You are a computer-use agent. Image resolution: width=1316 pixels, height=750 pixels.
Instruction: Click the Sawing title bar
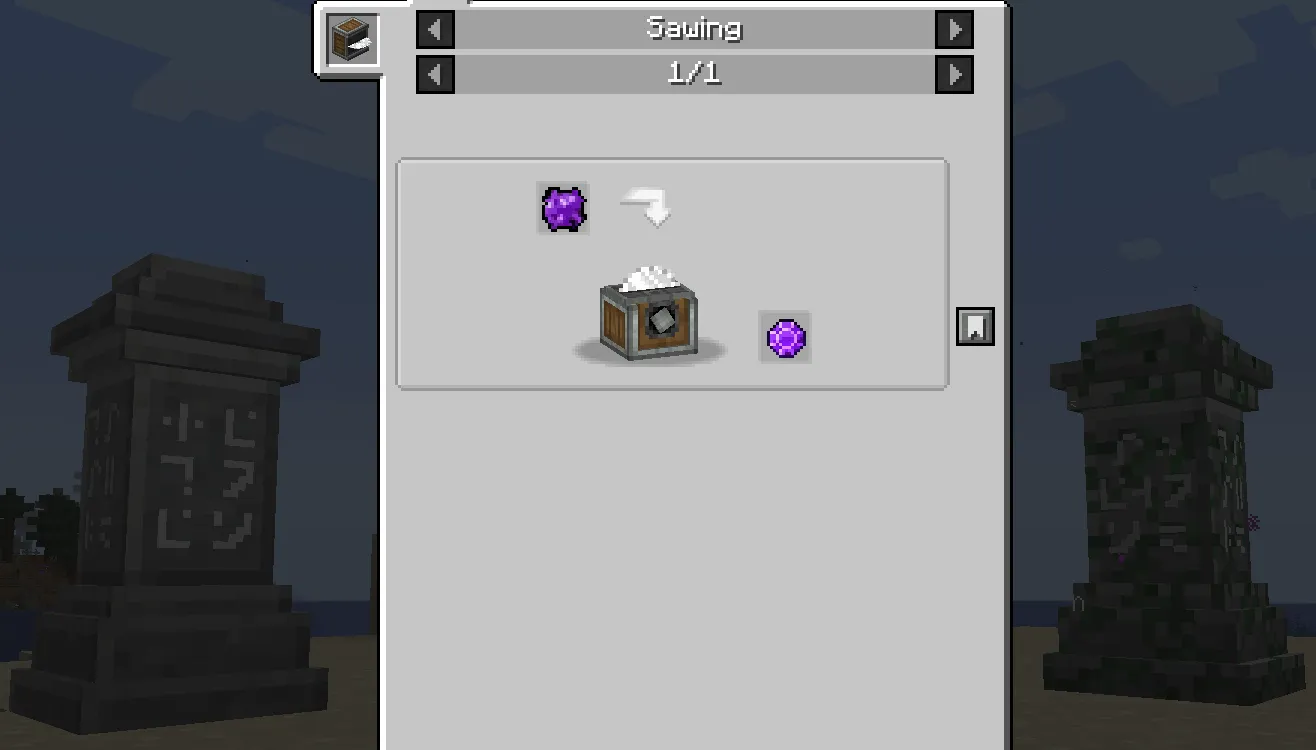pos(694,29)
